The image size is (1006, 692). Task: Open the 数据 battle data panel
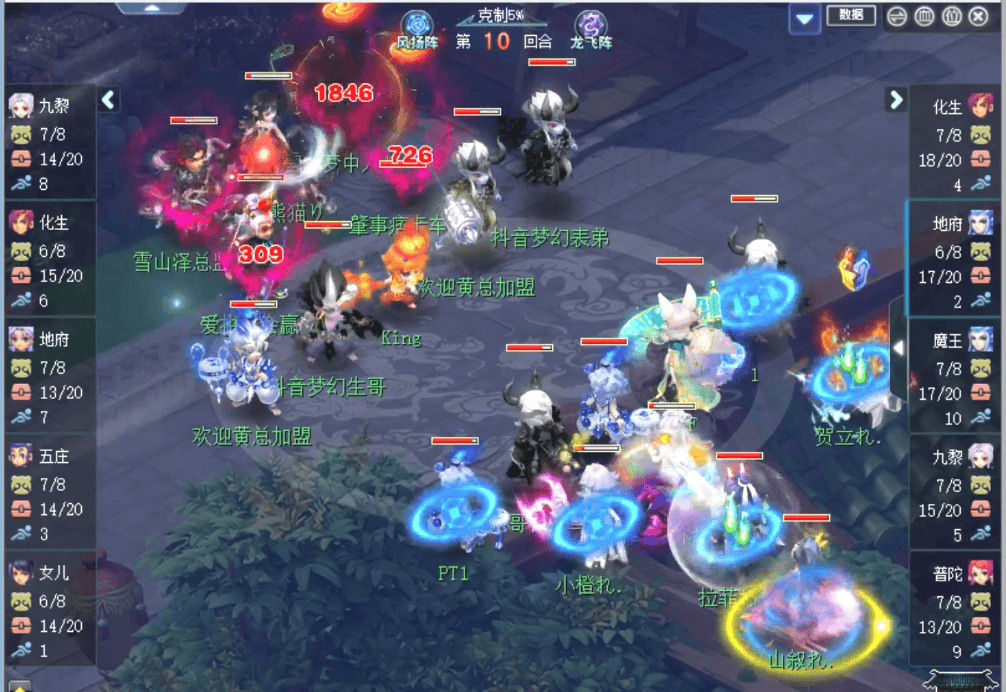851,15
